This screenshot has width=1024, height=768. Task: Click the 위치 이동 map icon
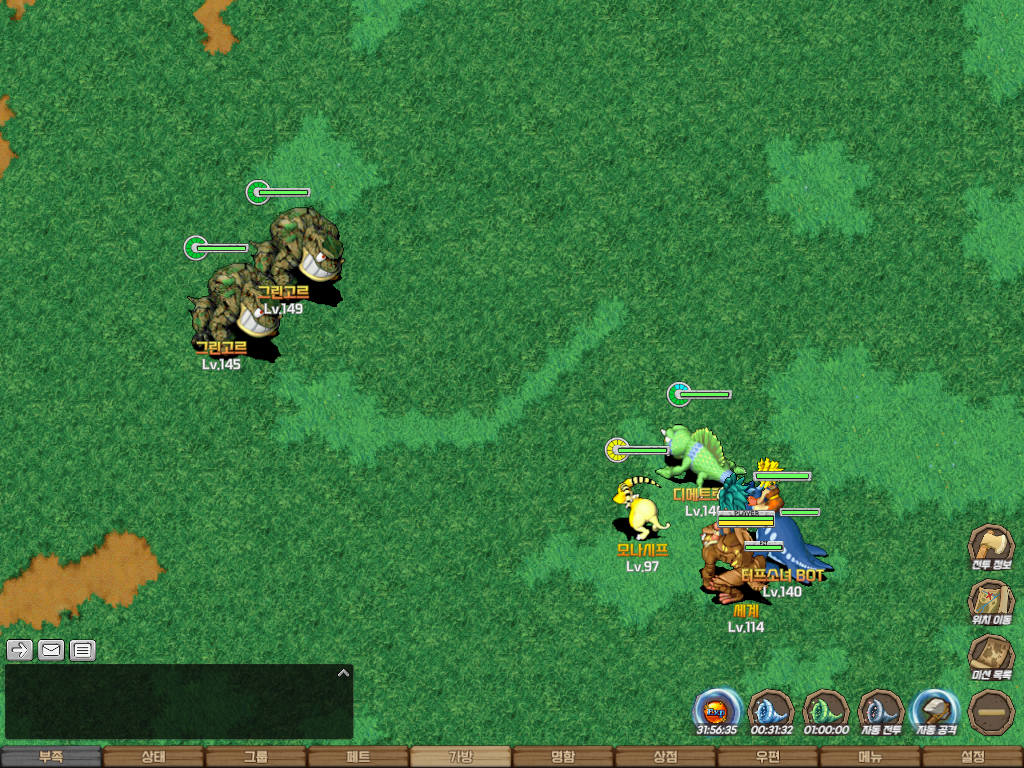[990, 601]
